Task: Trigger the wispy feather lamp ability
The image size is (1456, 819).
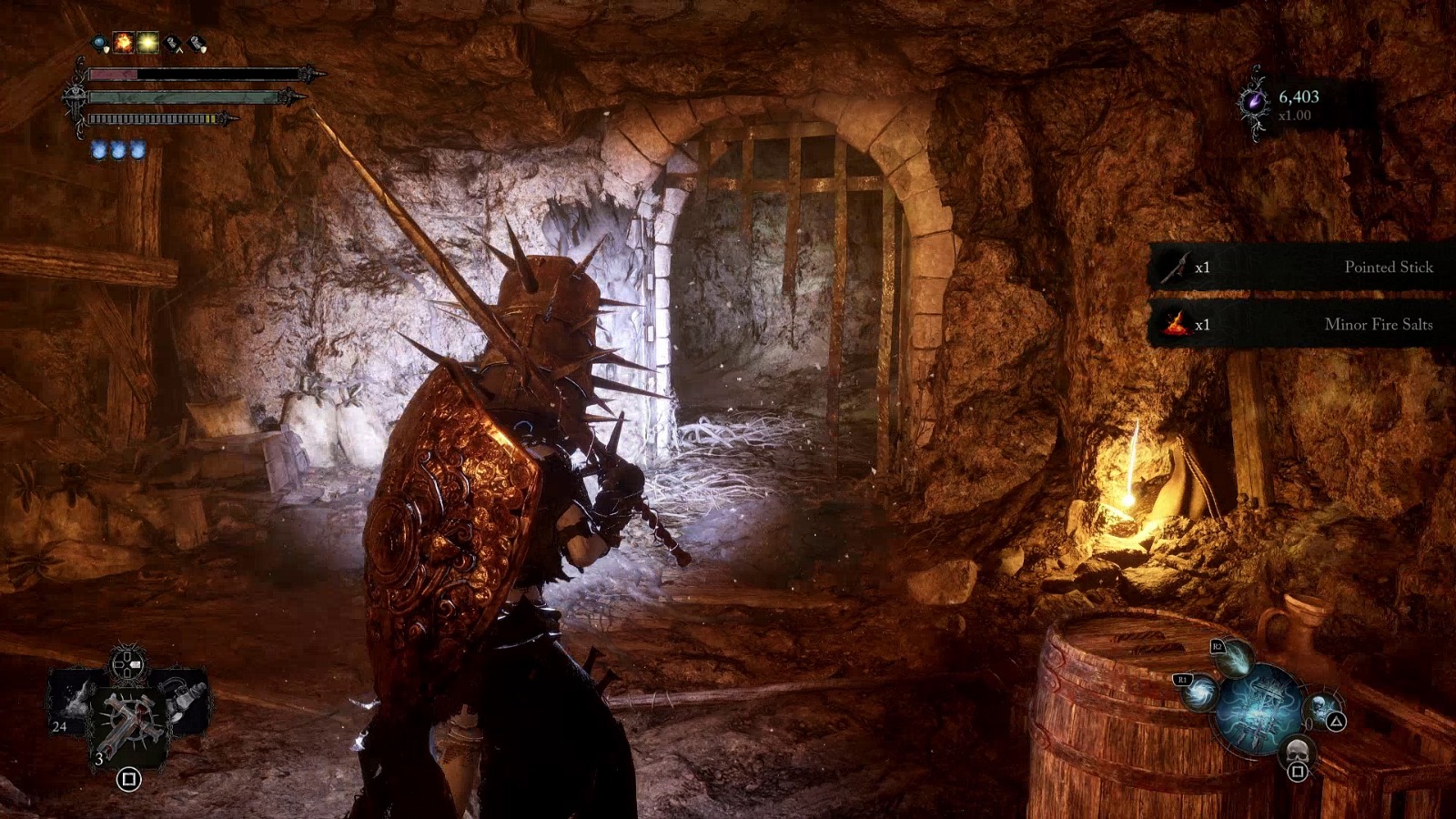Action: pyautogui.click(x=1233, y=660)
